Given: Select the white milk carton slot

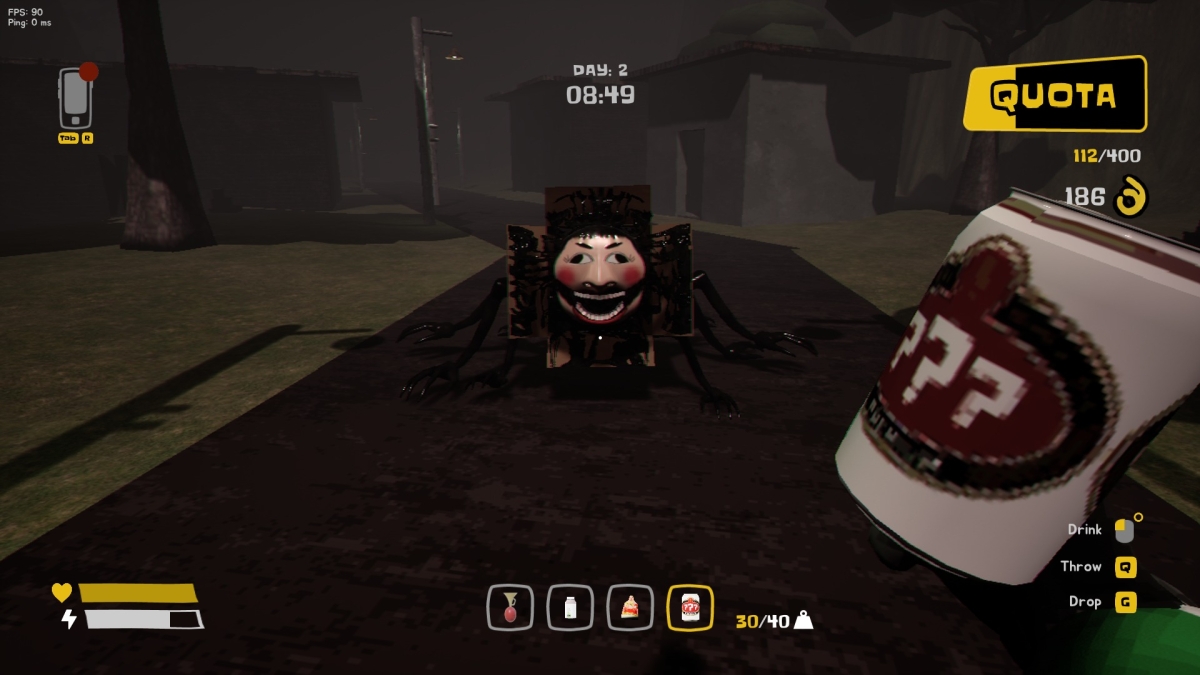Looking at the screenshot, I should coord(570,607).
